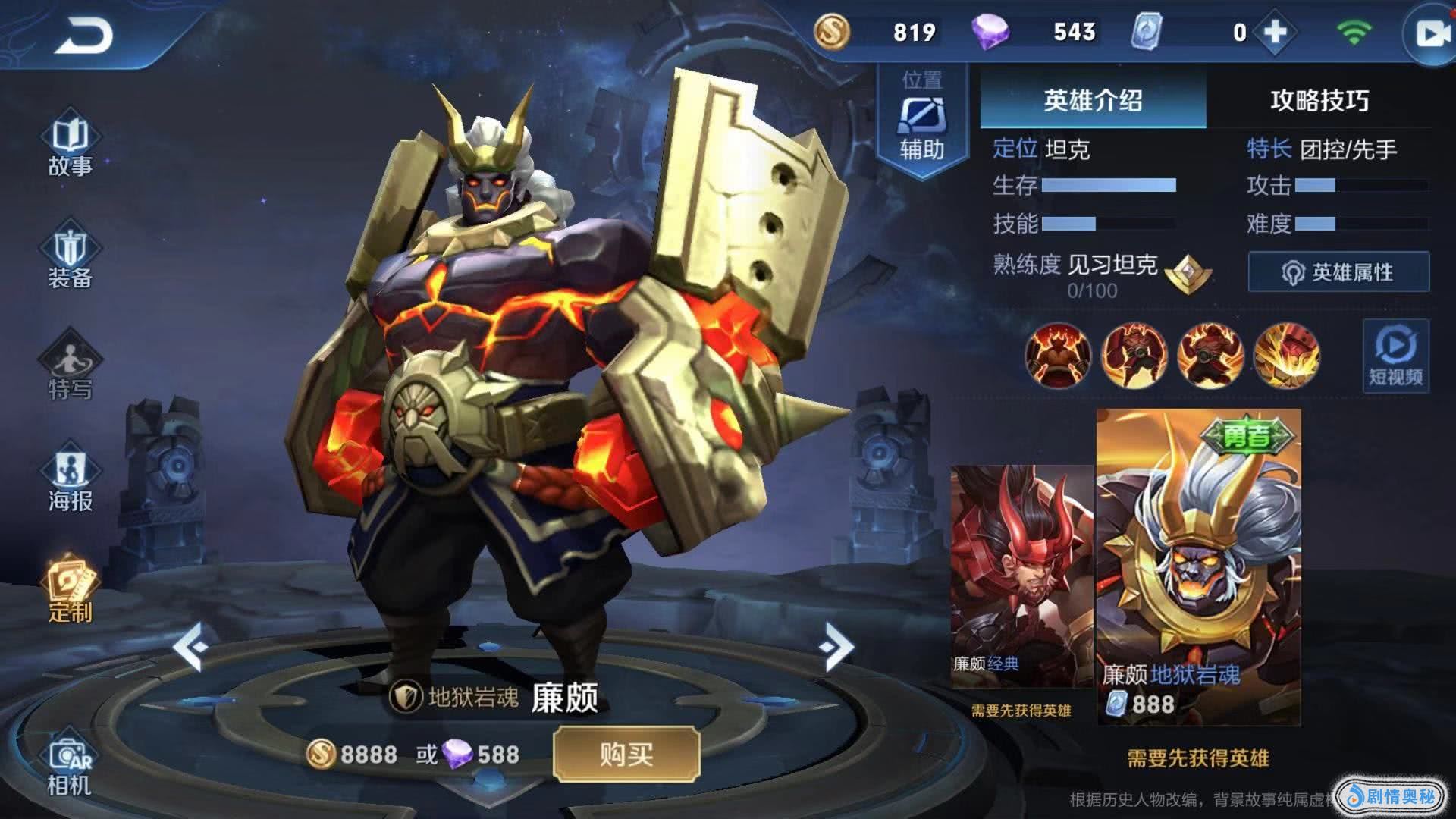
Task: Launch the 相机 AR camera
Action: pyautogui.click(x=70, y=766)
